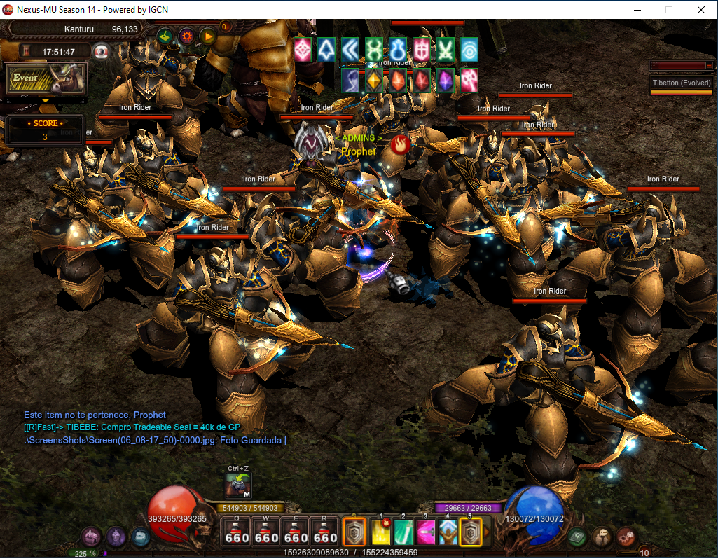
Task: Select the blue diamond skill slot
Action: pyautogui.click(x=447, y=531)
